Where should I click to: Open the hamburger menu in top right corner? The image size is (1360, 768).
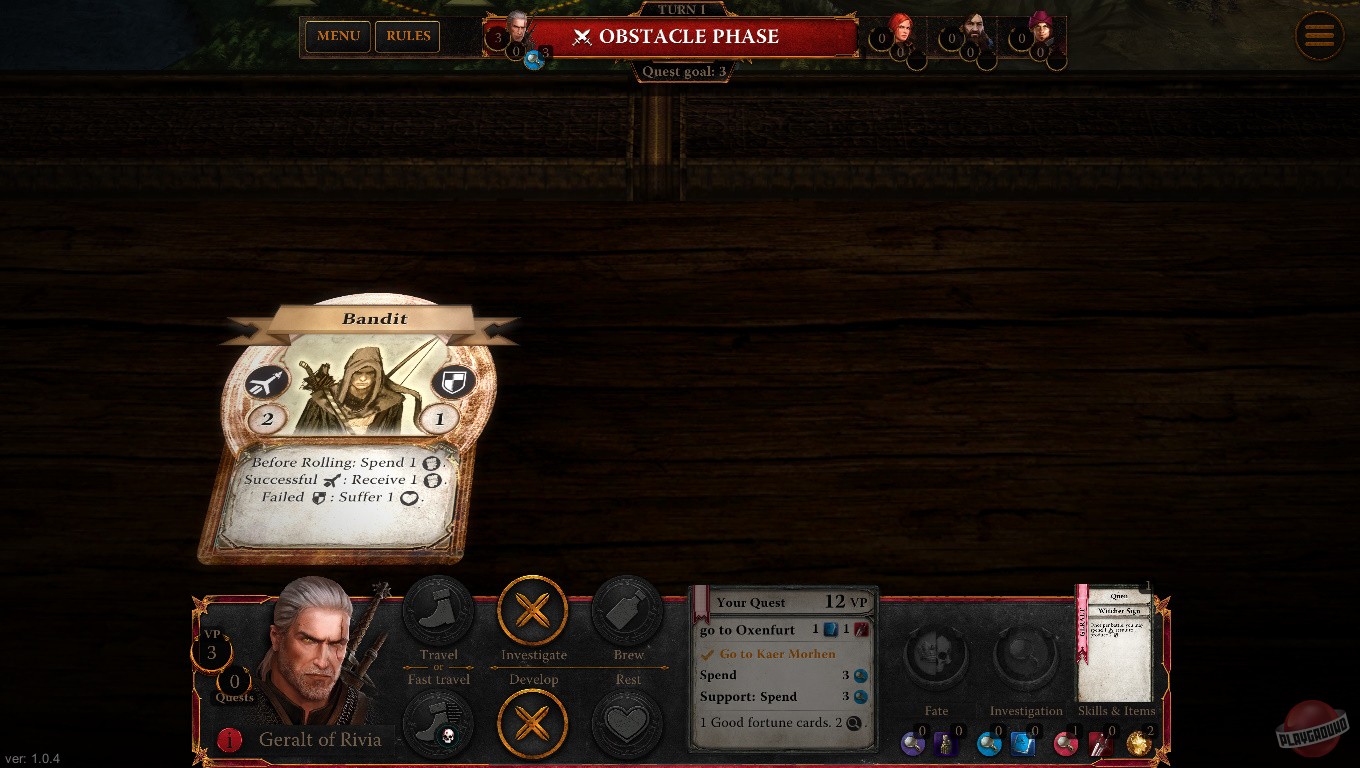coord(1319,35)
